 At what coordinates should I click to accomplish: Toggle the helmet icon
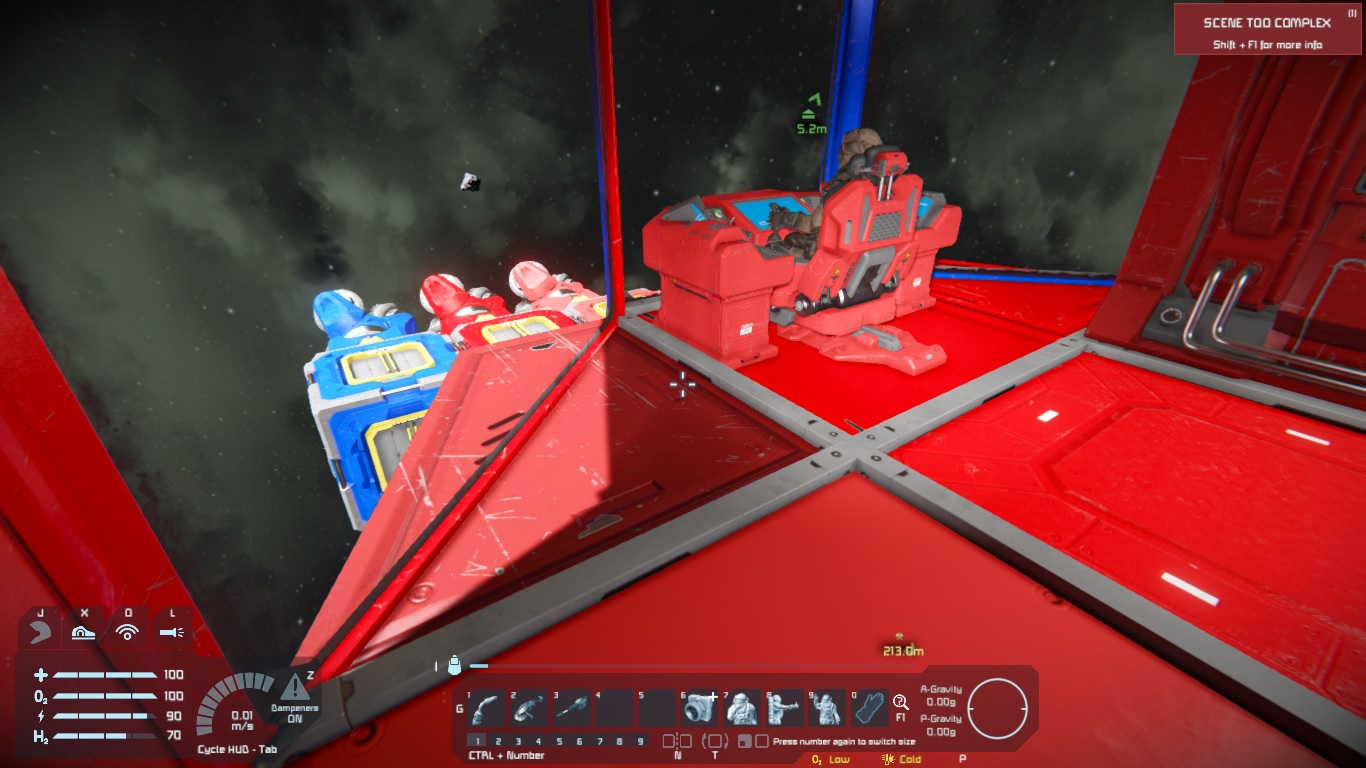41,632
